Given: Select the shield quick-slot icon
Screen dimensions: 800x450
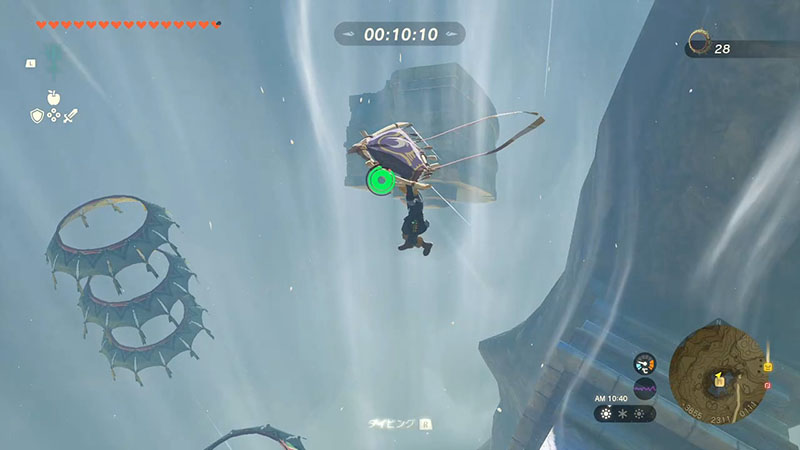Looking at the screenshot, I should tap(35, 115).
